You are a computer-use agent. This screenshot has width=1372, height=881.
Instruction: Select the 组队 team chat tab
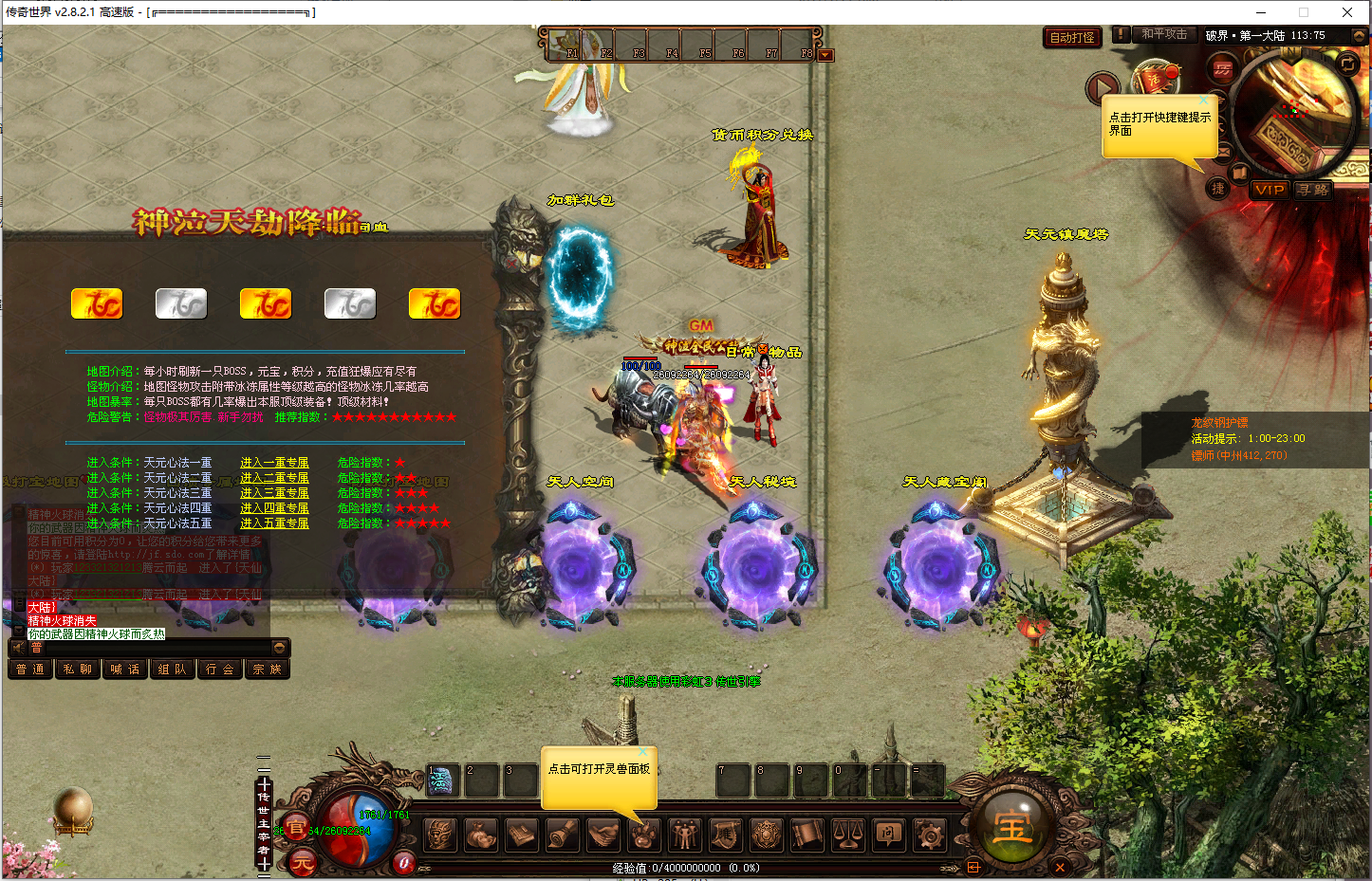click(173, 670)
